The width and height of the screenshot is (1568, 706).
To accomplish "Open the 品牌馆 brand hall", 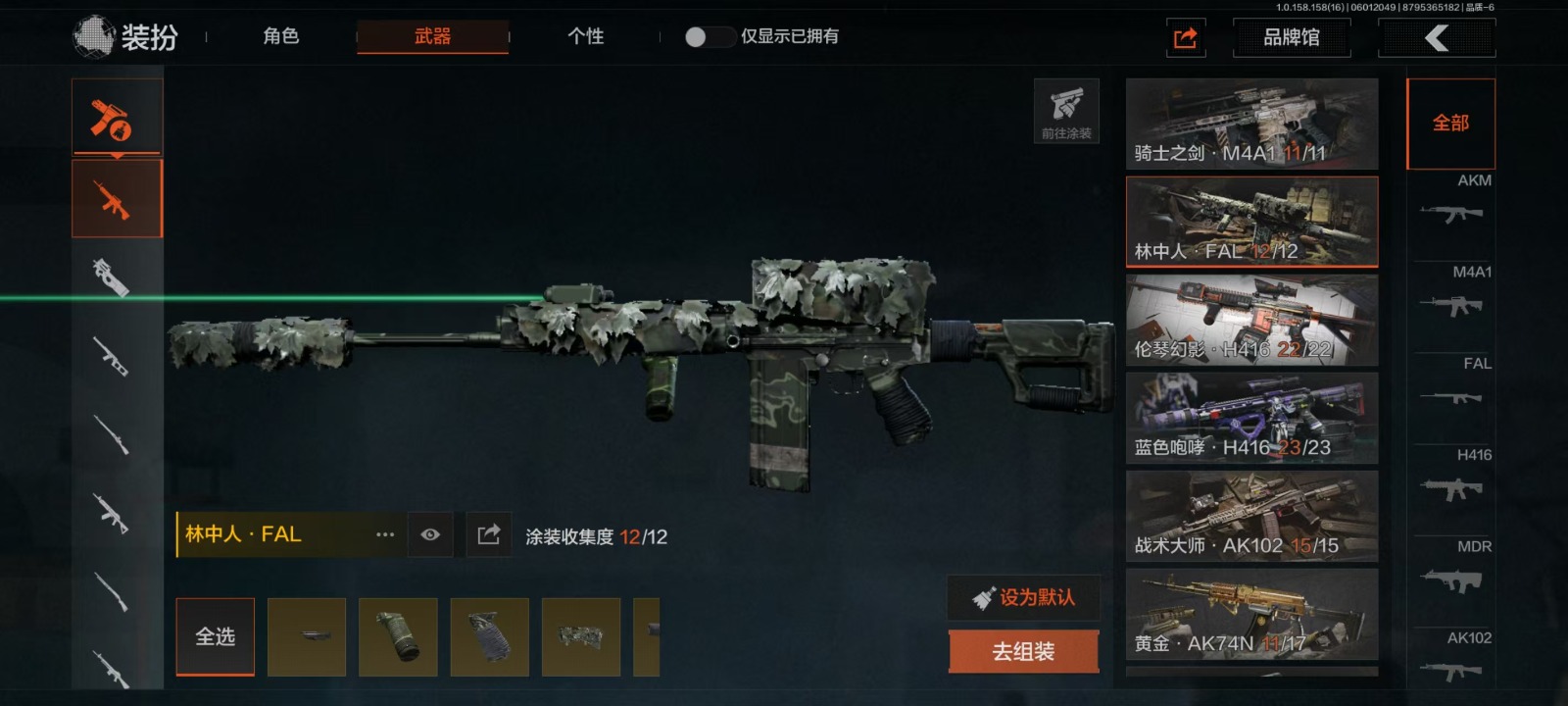I will [1291, 37].
